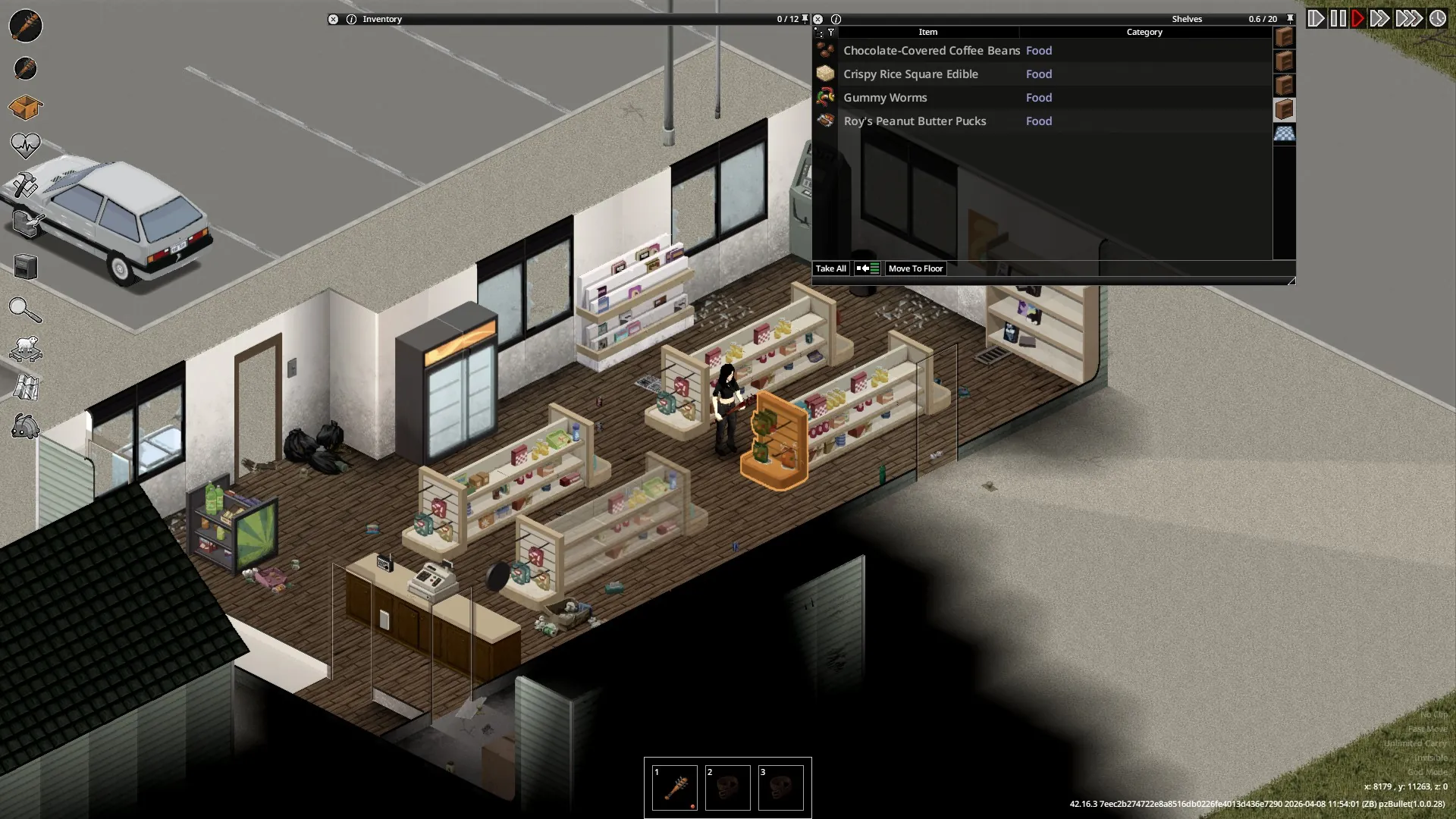Click the magnifying glass search icon

click(25, 309)
